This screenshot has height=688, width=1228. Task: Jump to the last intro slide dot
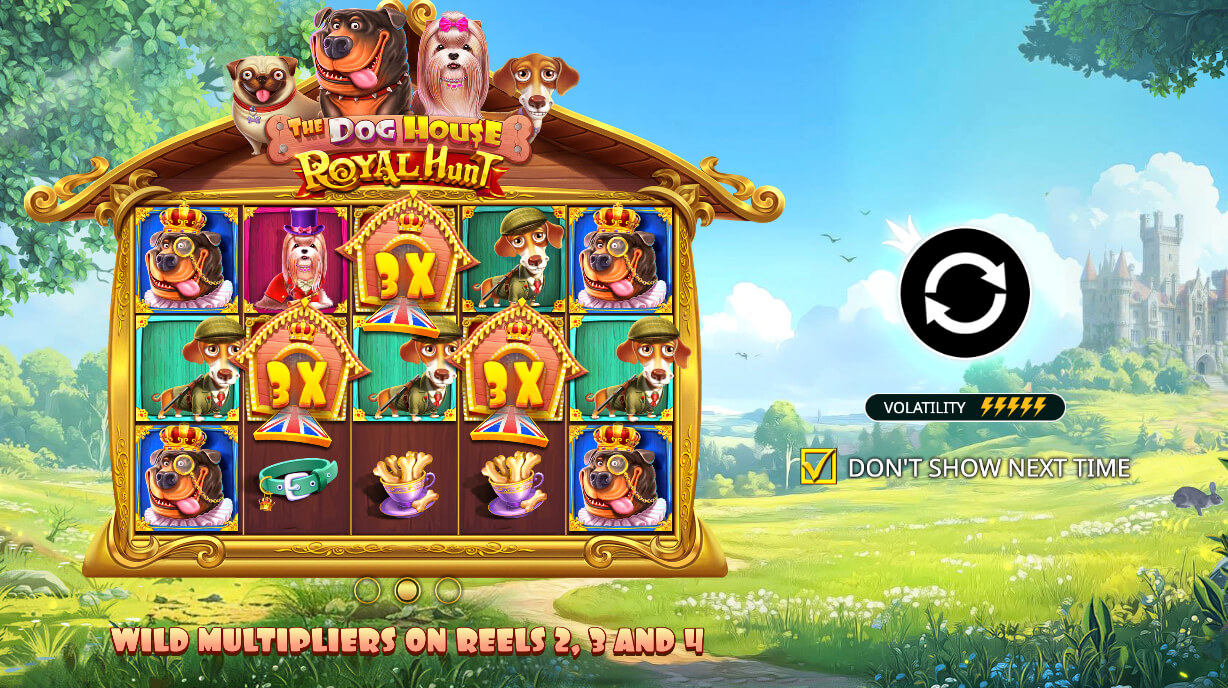(x=447, y=590)
